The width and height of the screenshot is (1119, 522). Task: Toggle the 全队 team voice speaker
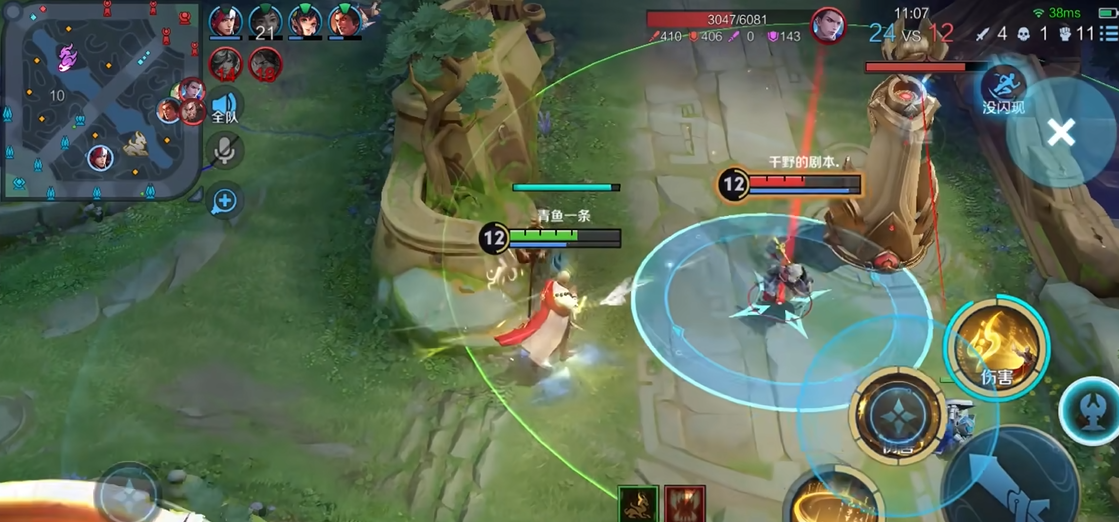click(x=225, y=106)
